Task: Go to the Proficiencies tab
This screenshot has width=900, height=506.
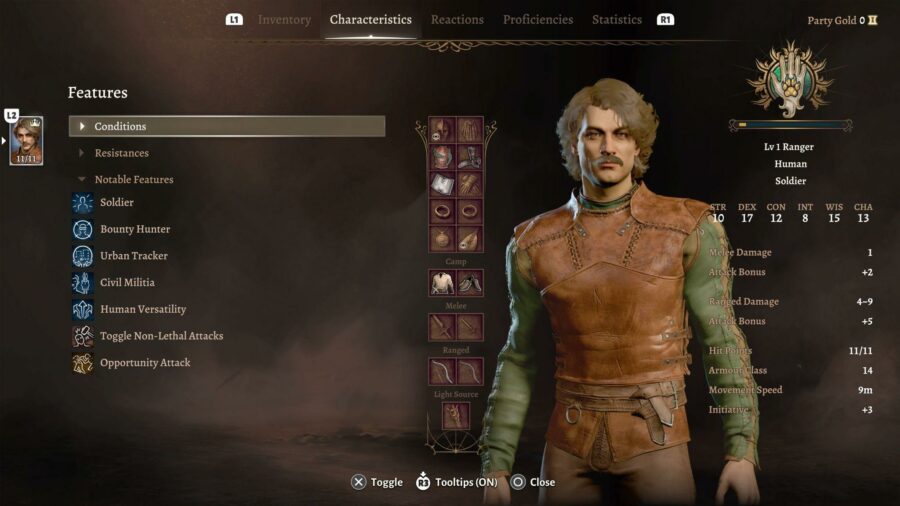Action: pyautogui.click(x=538, y=20)
